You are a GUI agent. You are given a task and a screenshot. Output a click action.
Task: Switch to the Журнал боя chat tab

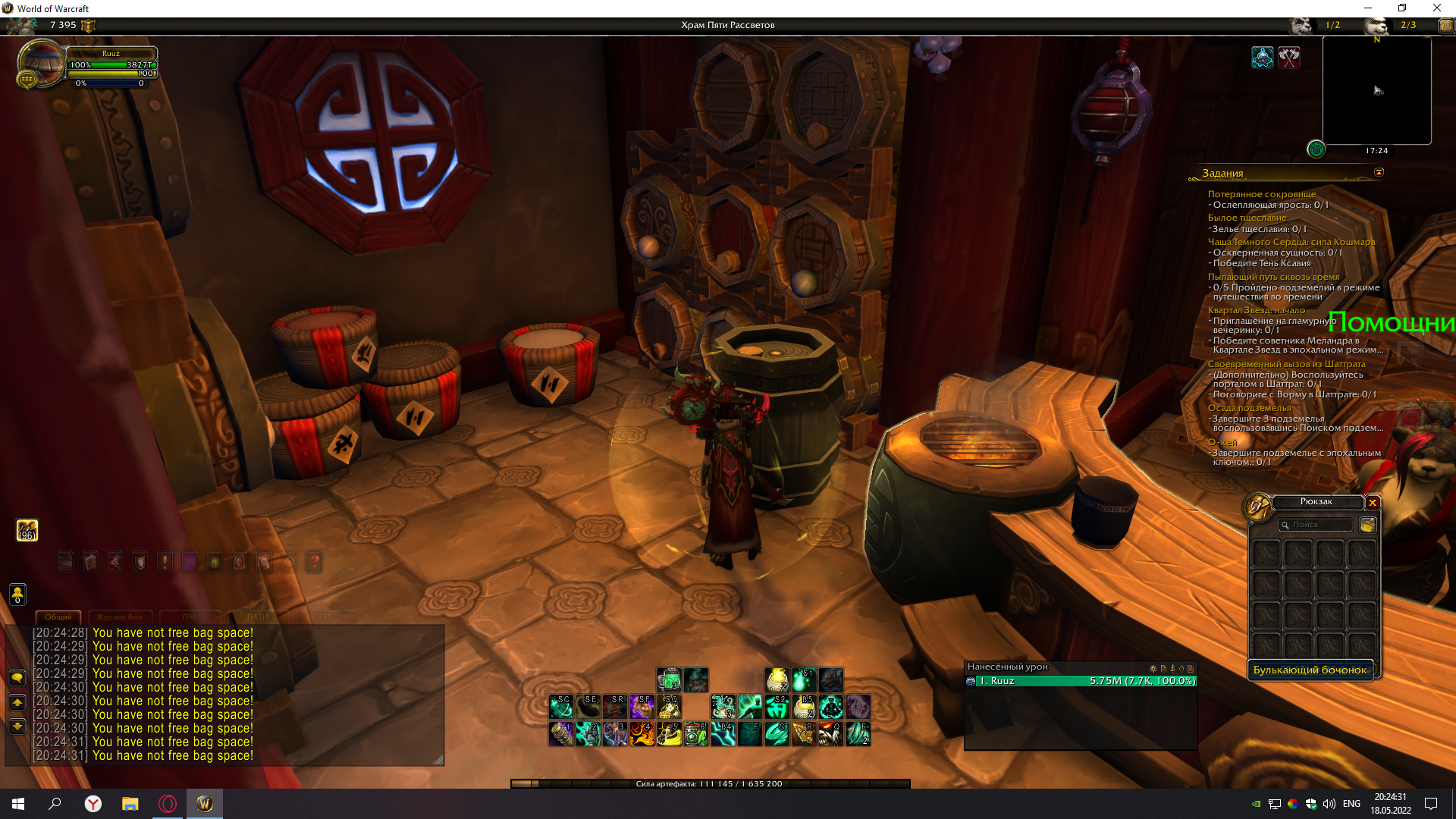click(120, 617)
